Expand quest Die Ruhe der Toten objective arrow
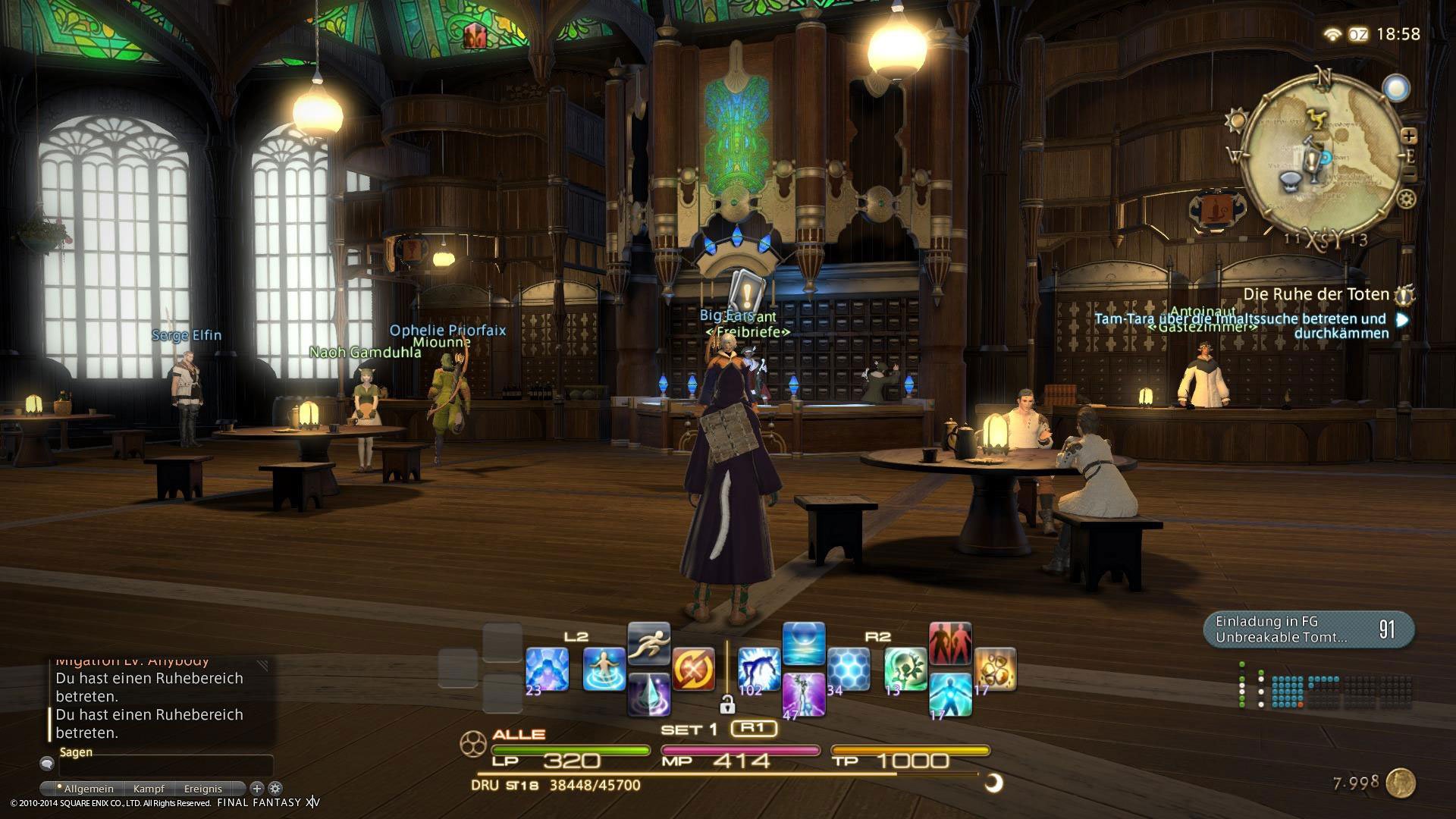Viewport: 1456px width, 819px height. coord(1401,319)
